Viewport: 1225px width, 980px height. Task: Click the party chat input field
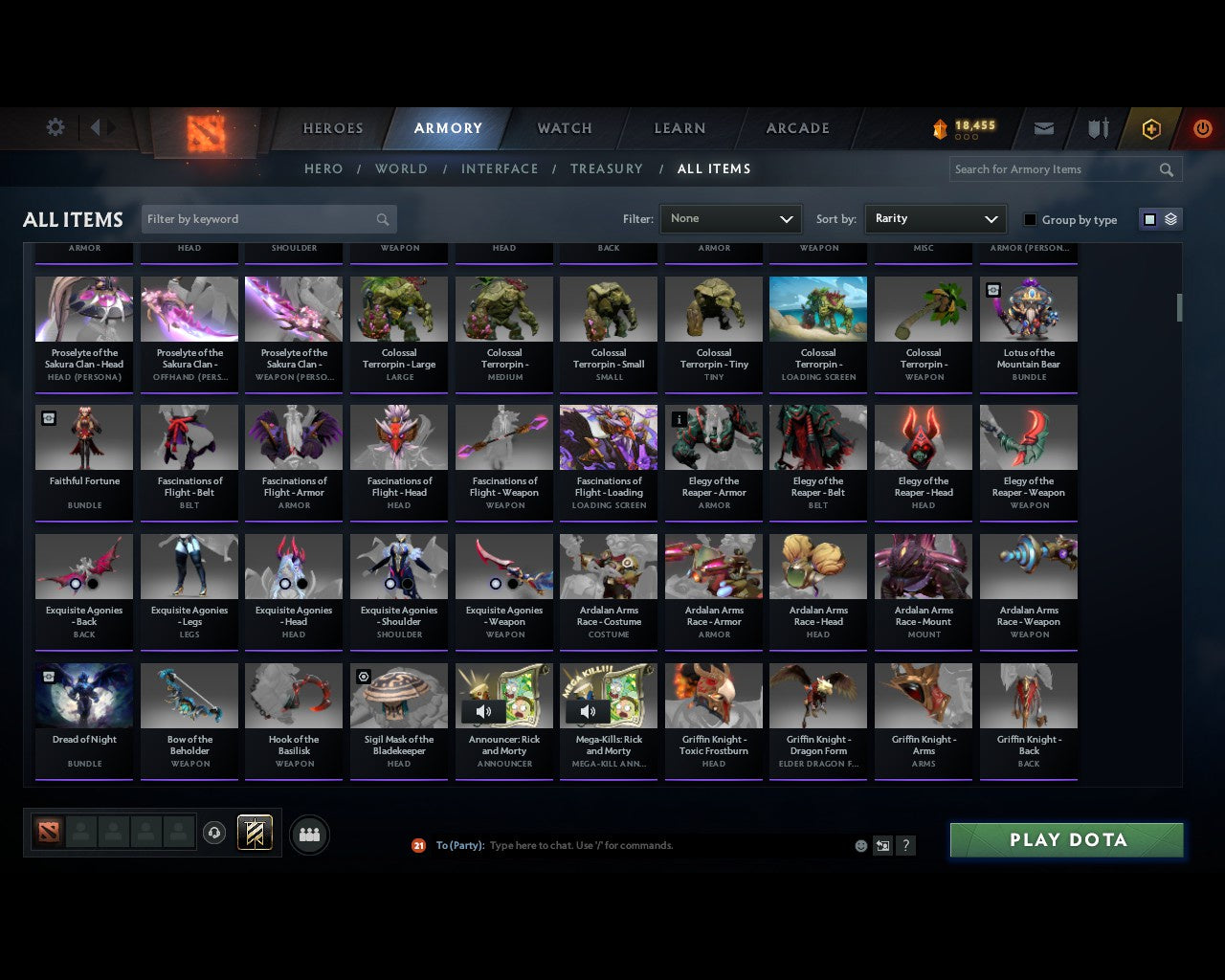click(x=622, y=845)
